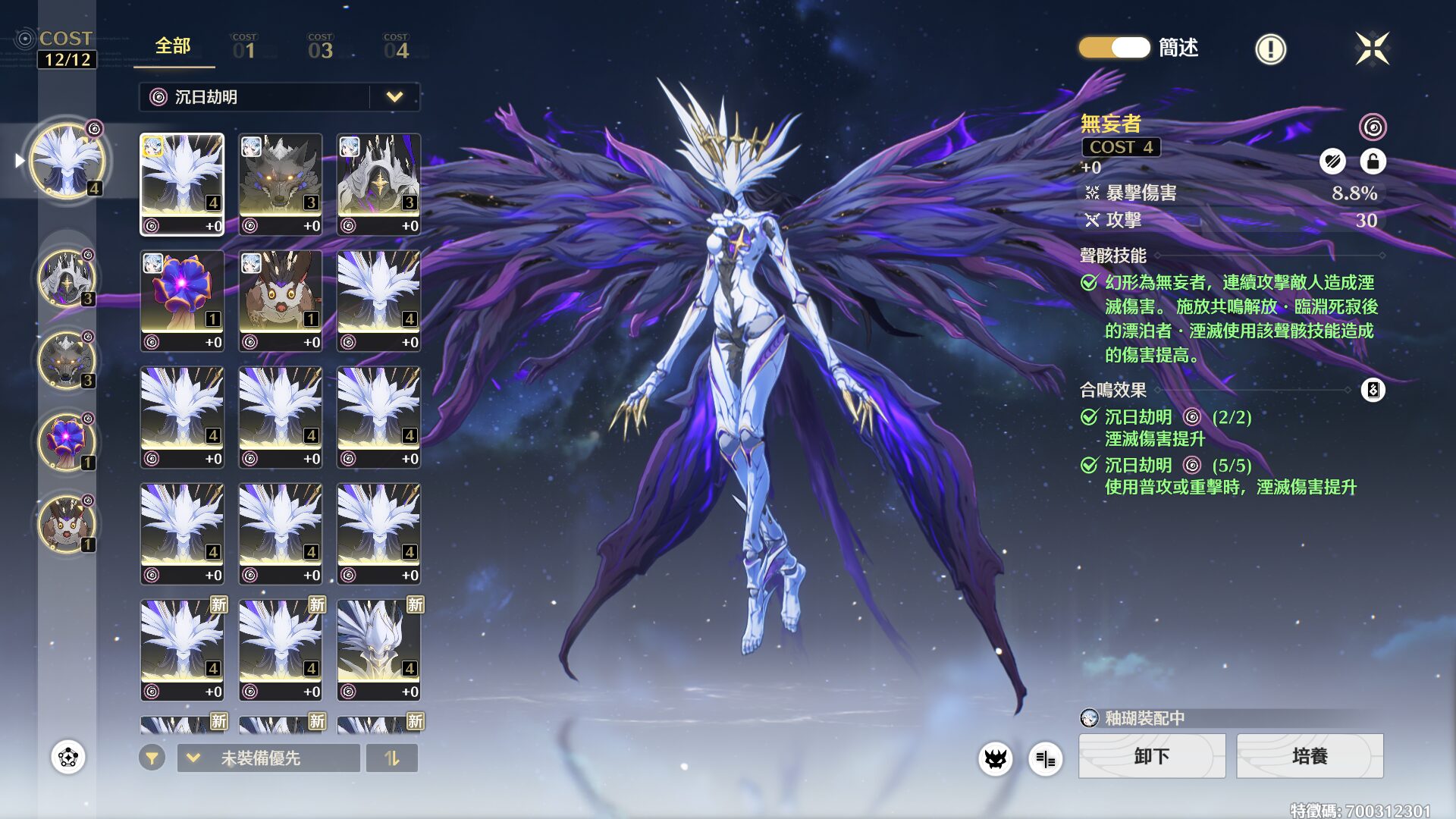The height and width of the screenshot is (819, 1456).
Task: Click the beast mask icon button
Action: (995, 758)
